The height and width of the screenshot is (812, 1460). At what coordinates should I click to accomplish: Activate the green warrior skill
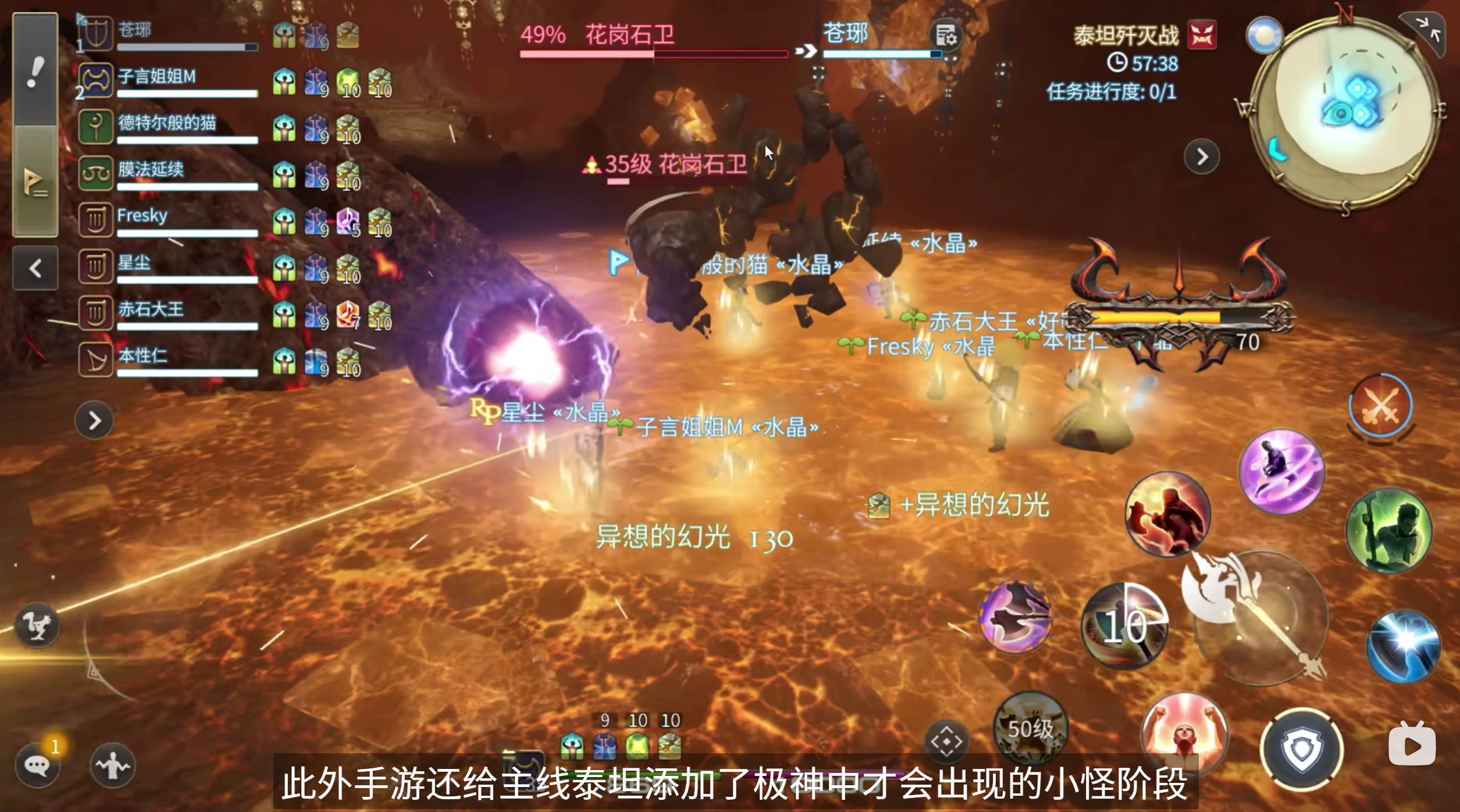(x=1390, y=530)
